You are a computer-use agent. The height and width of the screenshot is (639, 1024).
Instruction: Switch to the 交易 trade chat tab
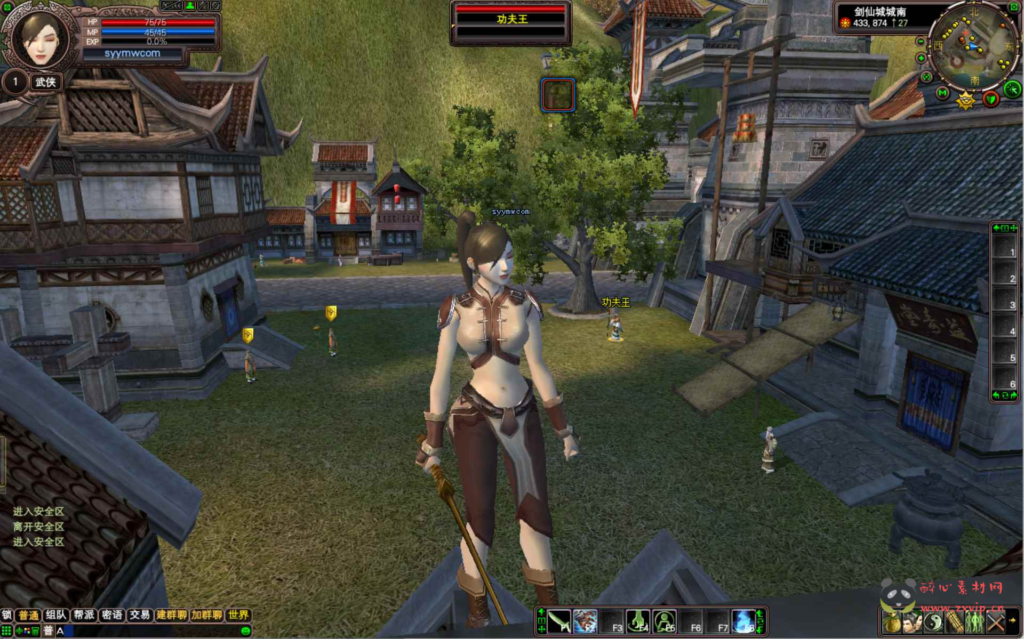point(140,615)
